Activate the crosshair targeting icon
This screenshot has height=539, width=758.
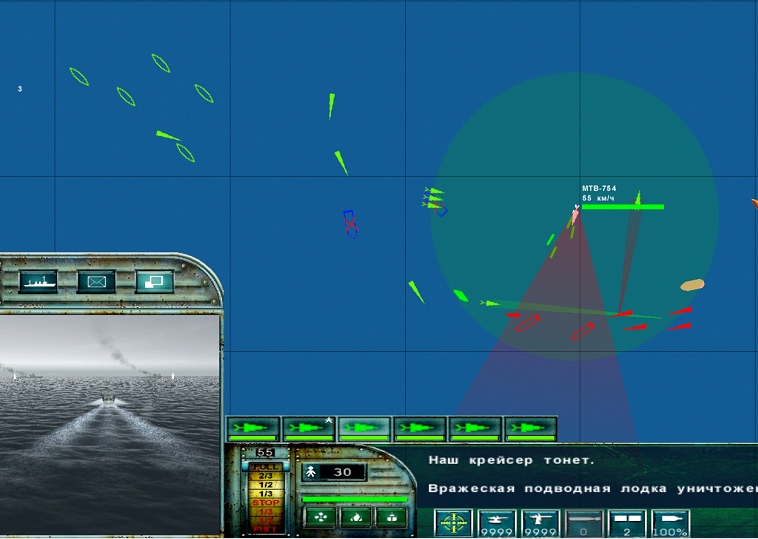point(453,524)
